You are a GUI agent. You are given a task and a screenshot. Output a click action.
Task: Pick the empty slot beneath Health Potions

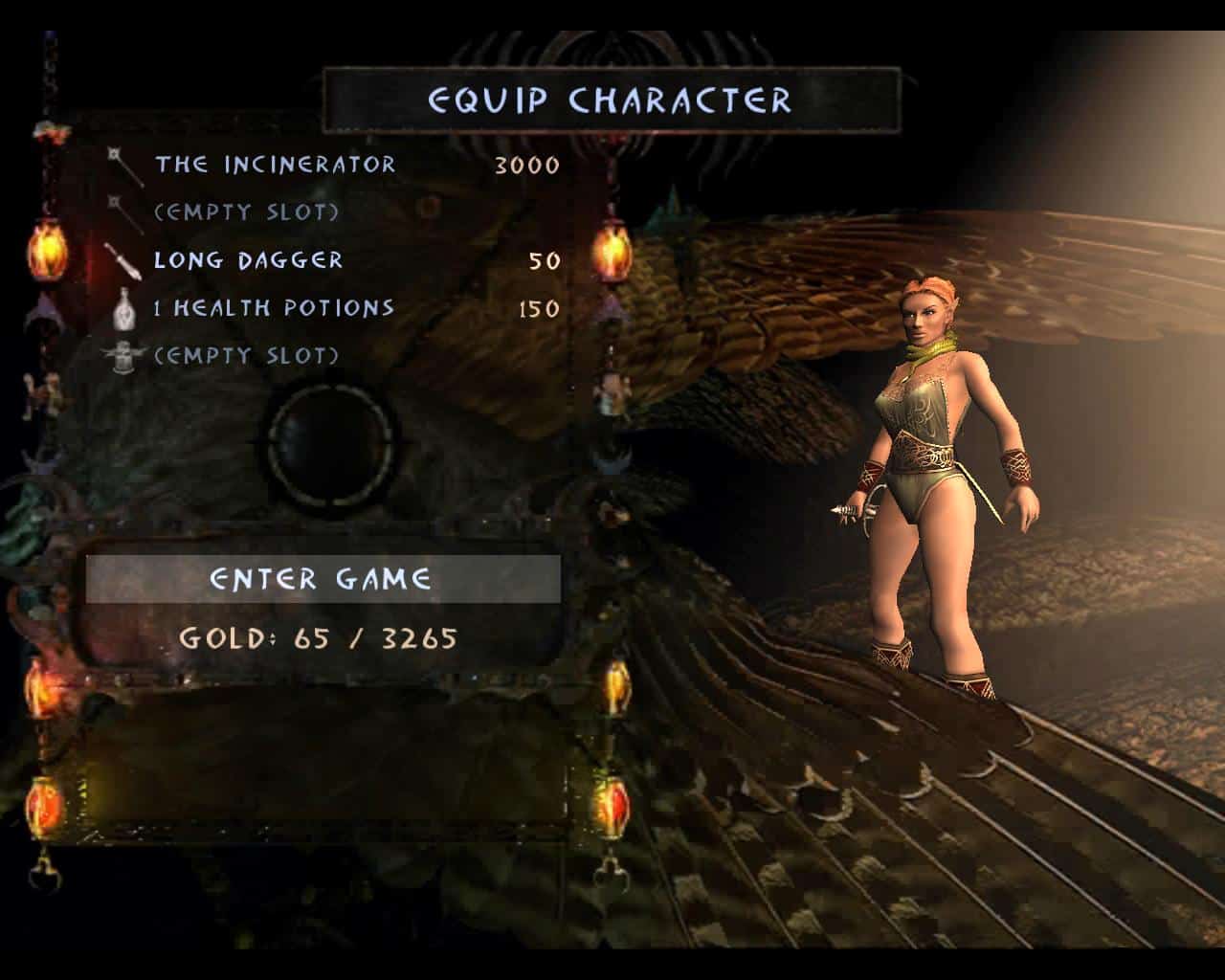click(x=247, y=356)
